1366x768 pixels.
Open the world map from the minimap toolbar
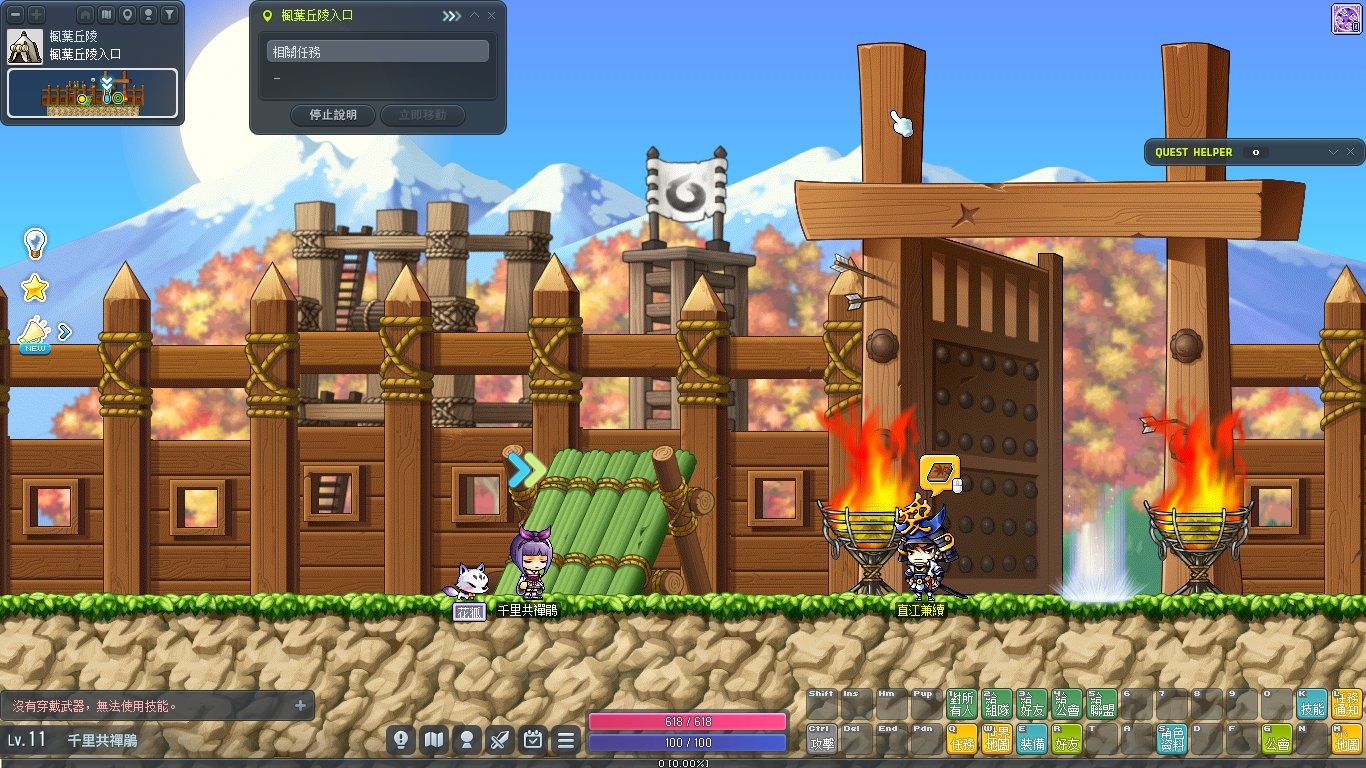pos(106,15)
